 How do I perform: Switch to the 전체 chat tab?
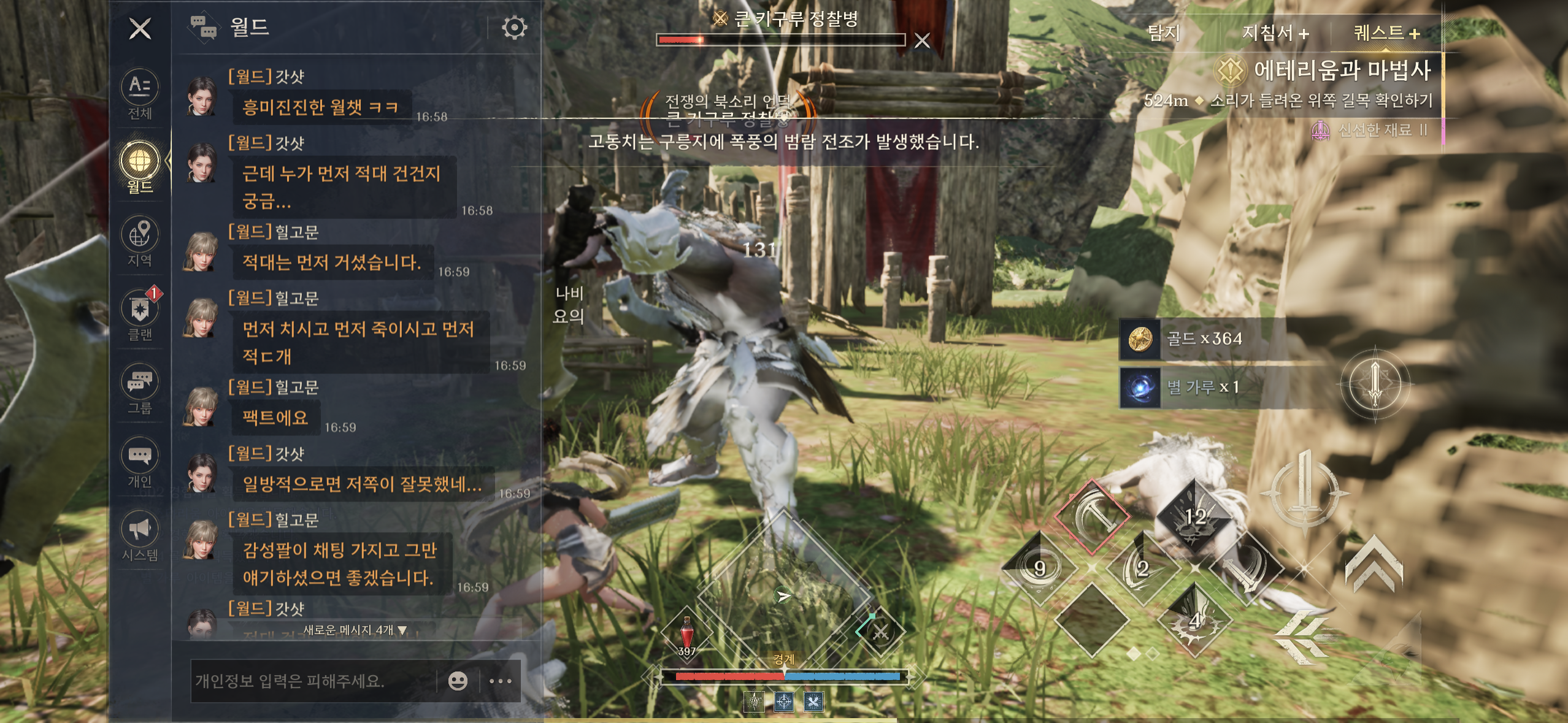[x=140, y=94]
